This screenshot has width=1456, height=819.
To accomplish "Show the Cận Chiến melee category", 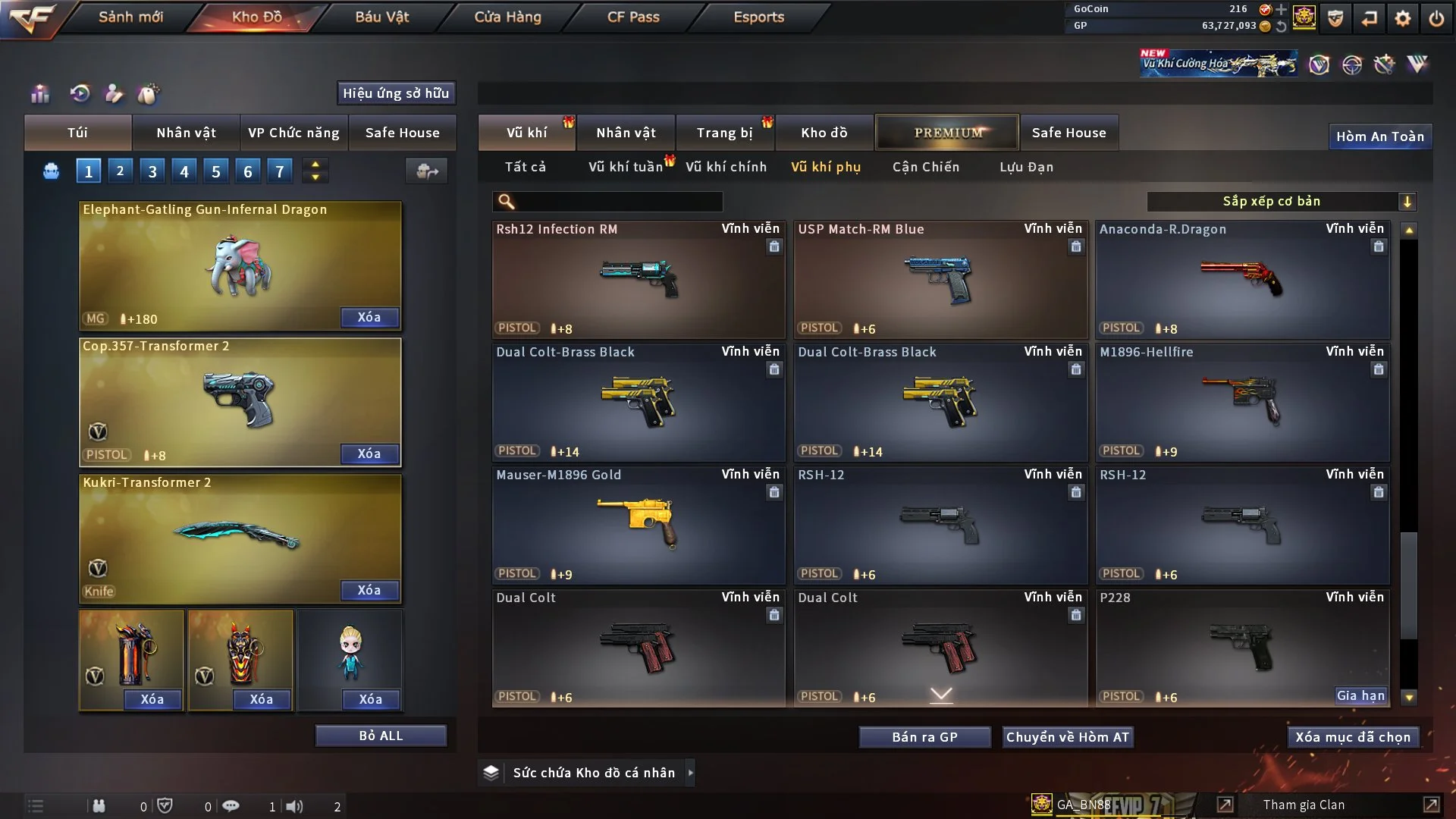I will point(925,167).
